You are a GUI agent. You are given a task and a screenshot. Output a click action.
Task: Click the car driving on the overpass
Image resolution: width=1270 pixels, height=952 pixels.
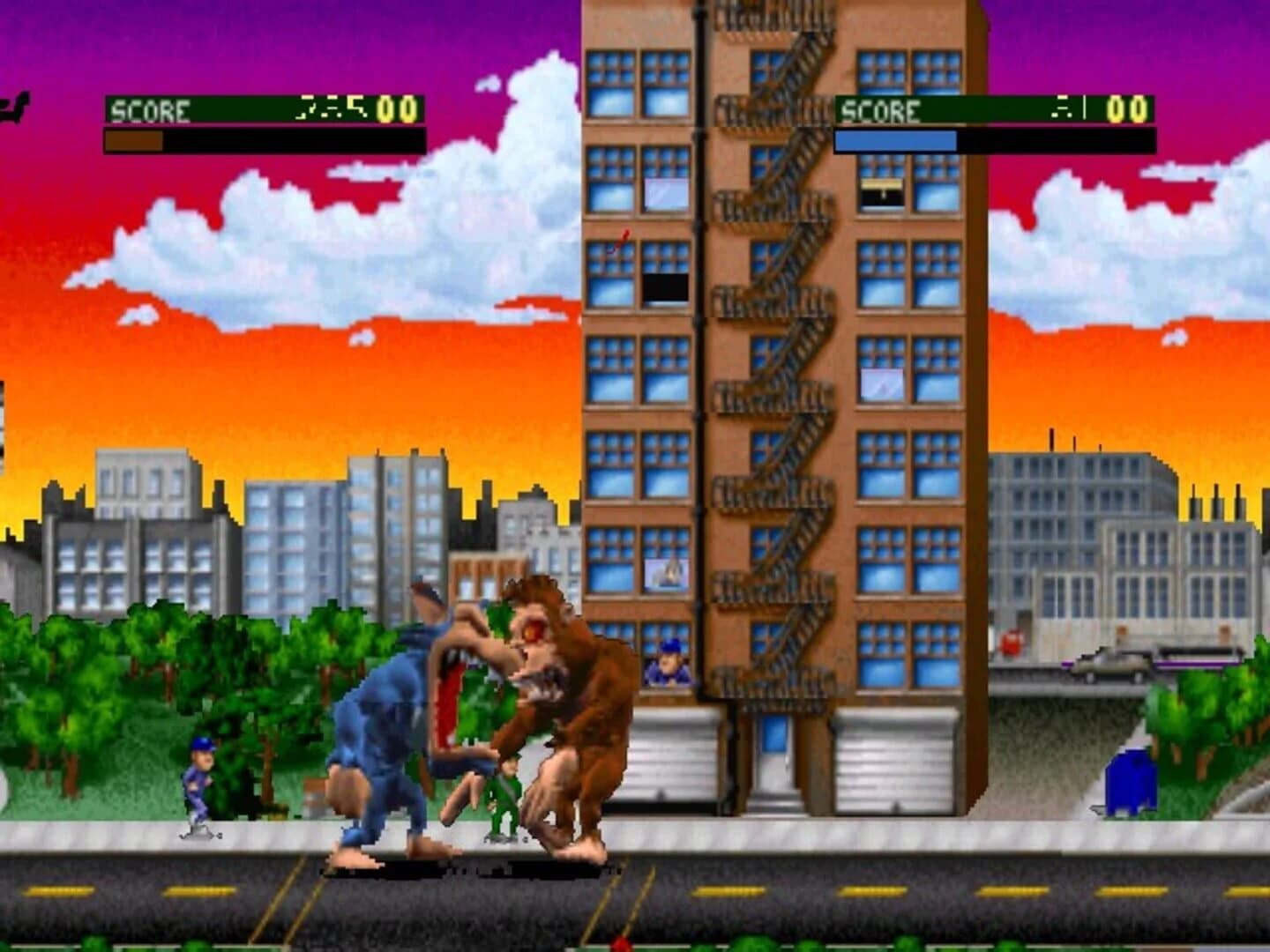(x=1108, y=667)
